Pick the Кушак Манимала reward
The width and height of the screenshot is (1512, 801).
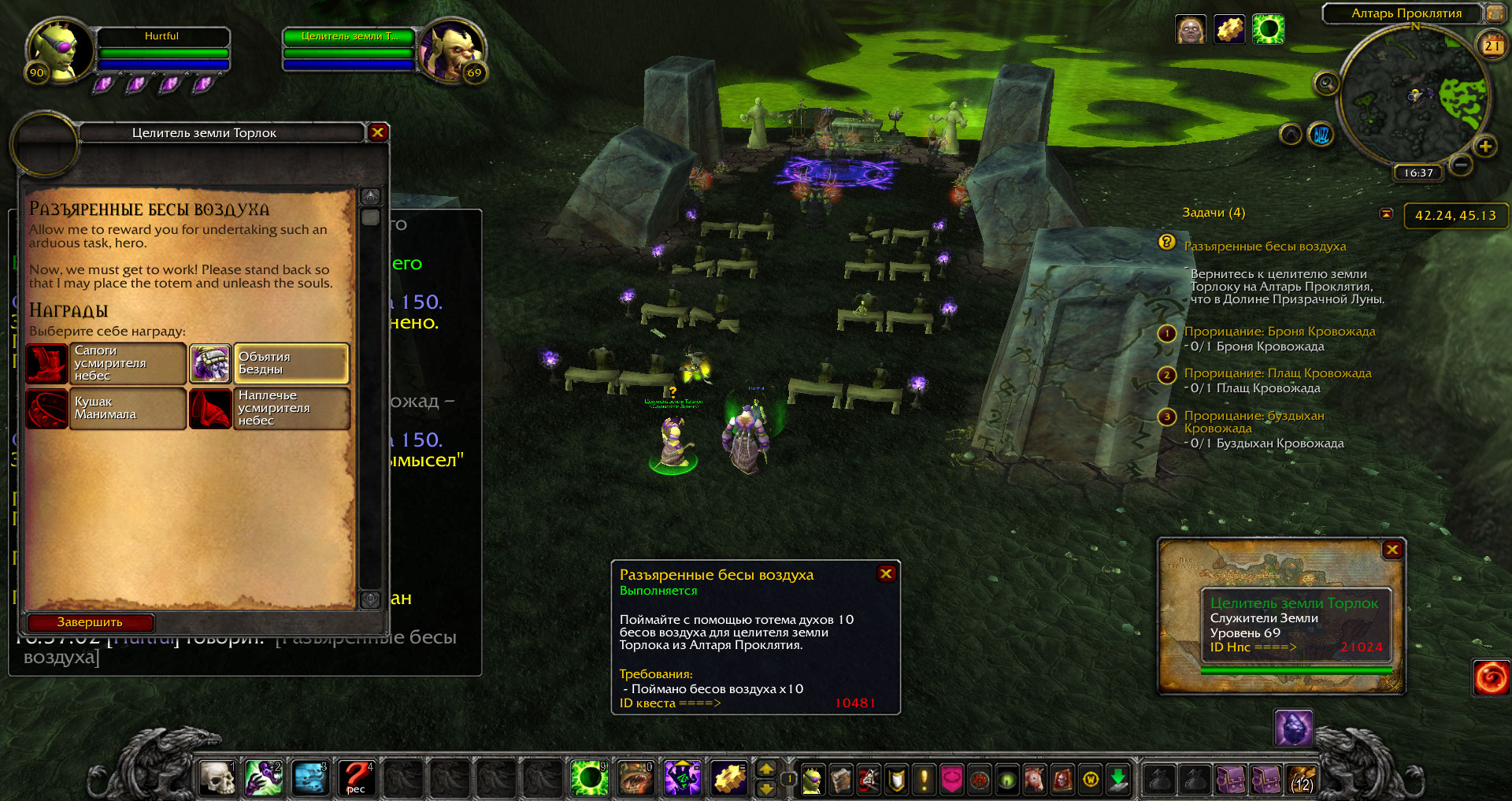[x=106, y=408]
